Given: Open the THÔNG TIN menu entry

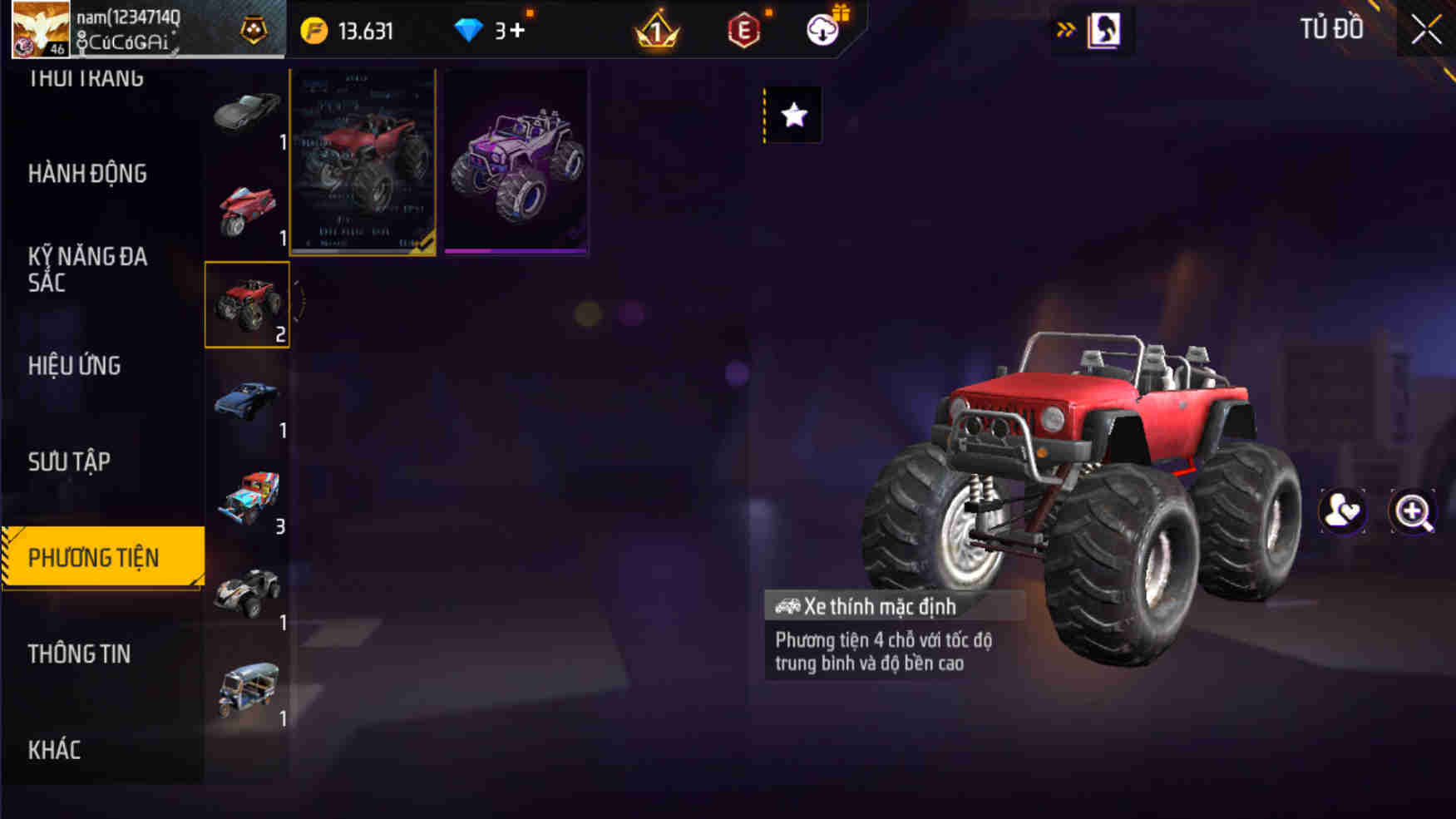Looking at the screenshot, I should click(80, 654).
